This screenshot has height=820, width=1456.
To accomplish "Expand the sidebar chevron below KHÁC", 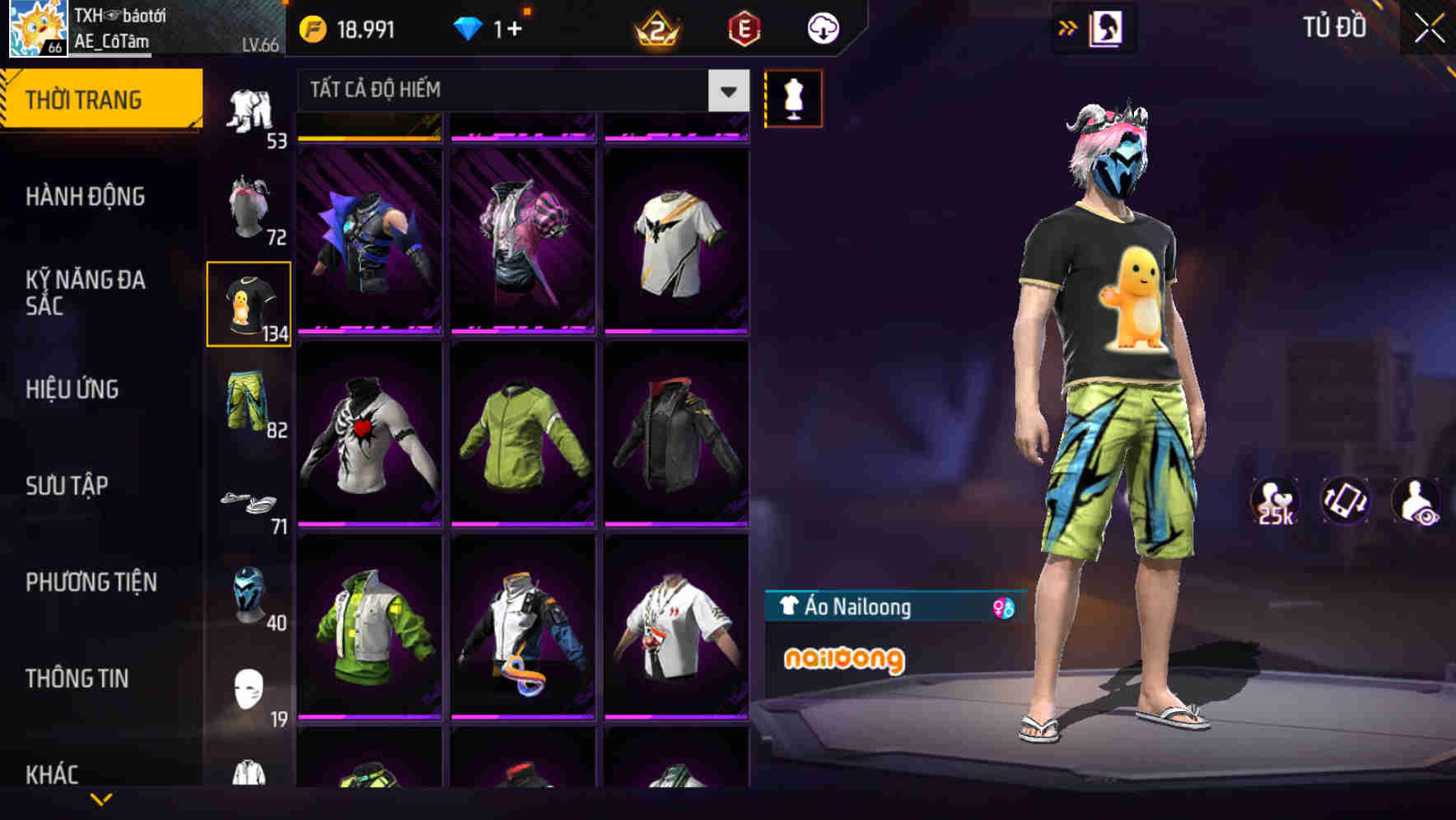I will click(x=102, y=800).
